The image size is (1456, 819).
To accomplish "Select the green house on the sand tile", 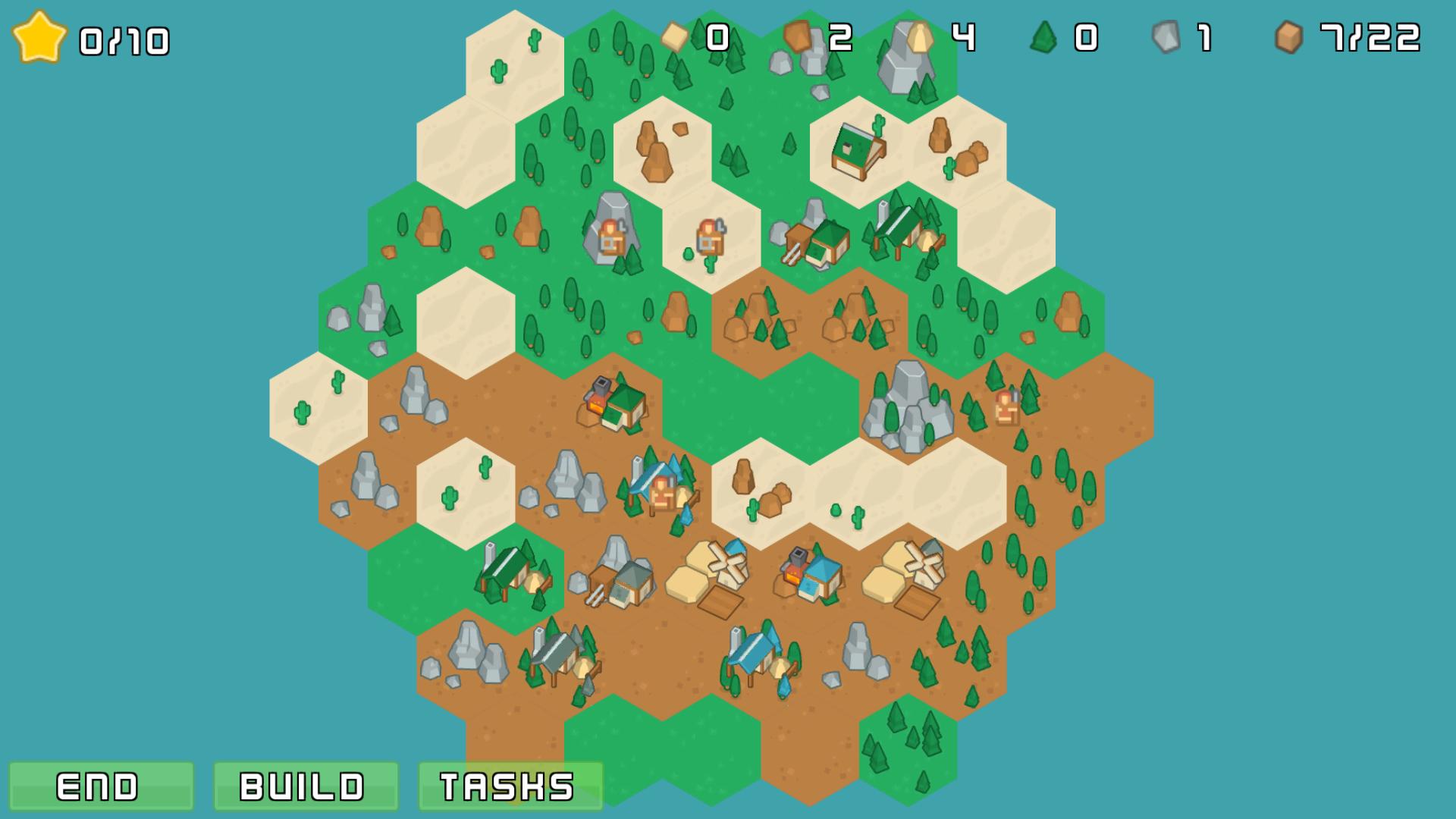I will (x=857, y=152).
